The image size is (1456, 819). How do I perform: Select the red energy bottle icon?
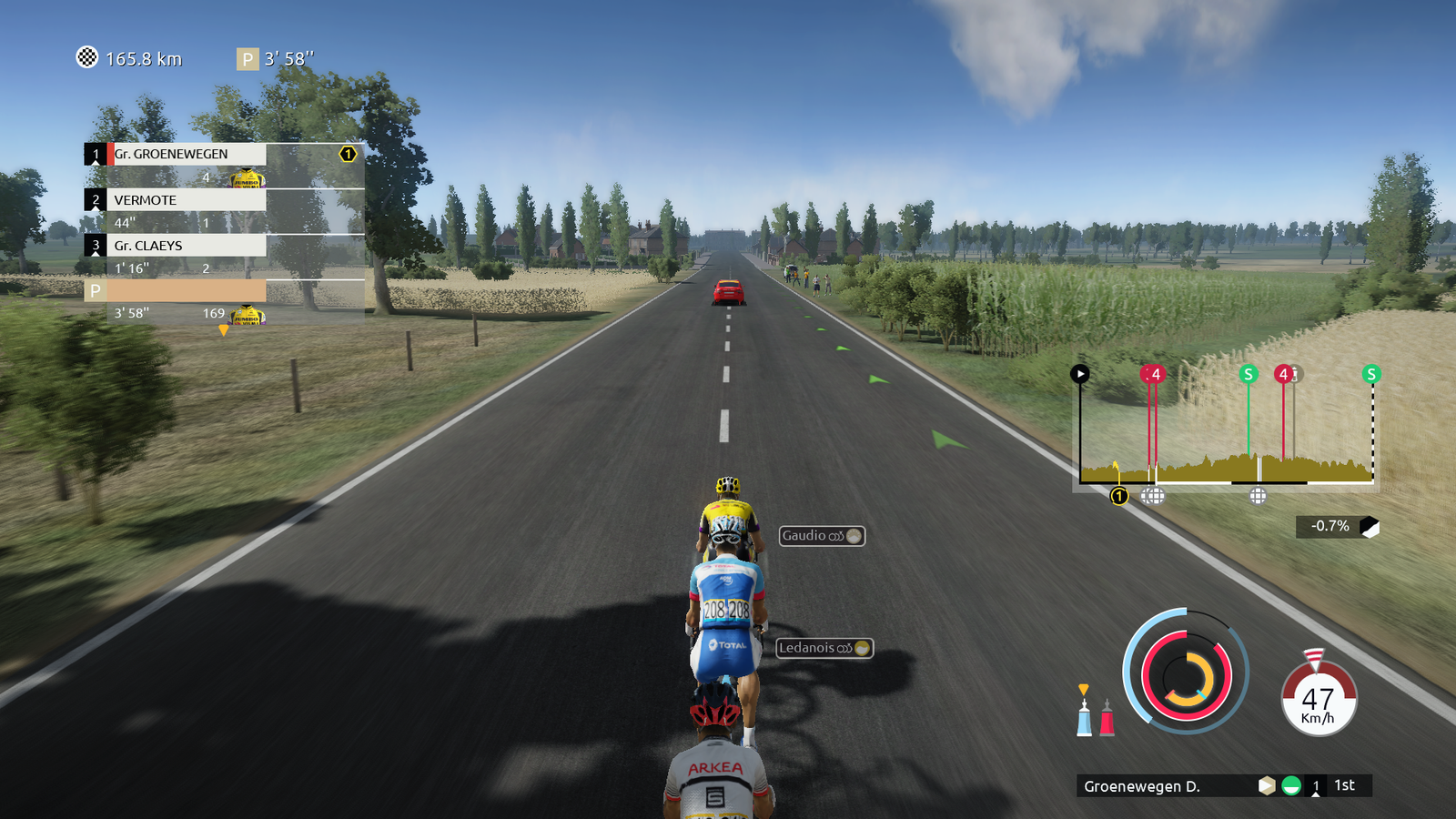(1107, 722)
